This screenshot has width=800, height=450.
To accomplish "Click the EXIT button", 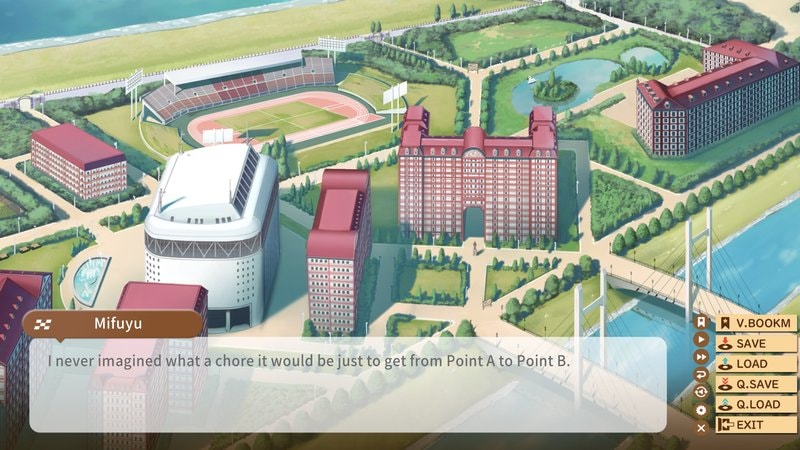I will pyautogui.click(x=757, y=424).
